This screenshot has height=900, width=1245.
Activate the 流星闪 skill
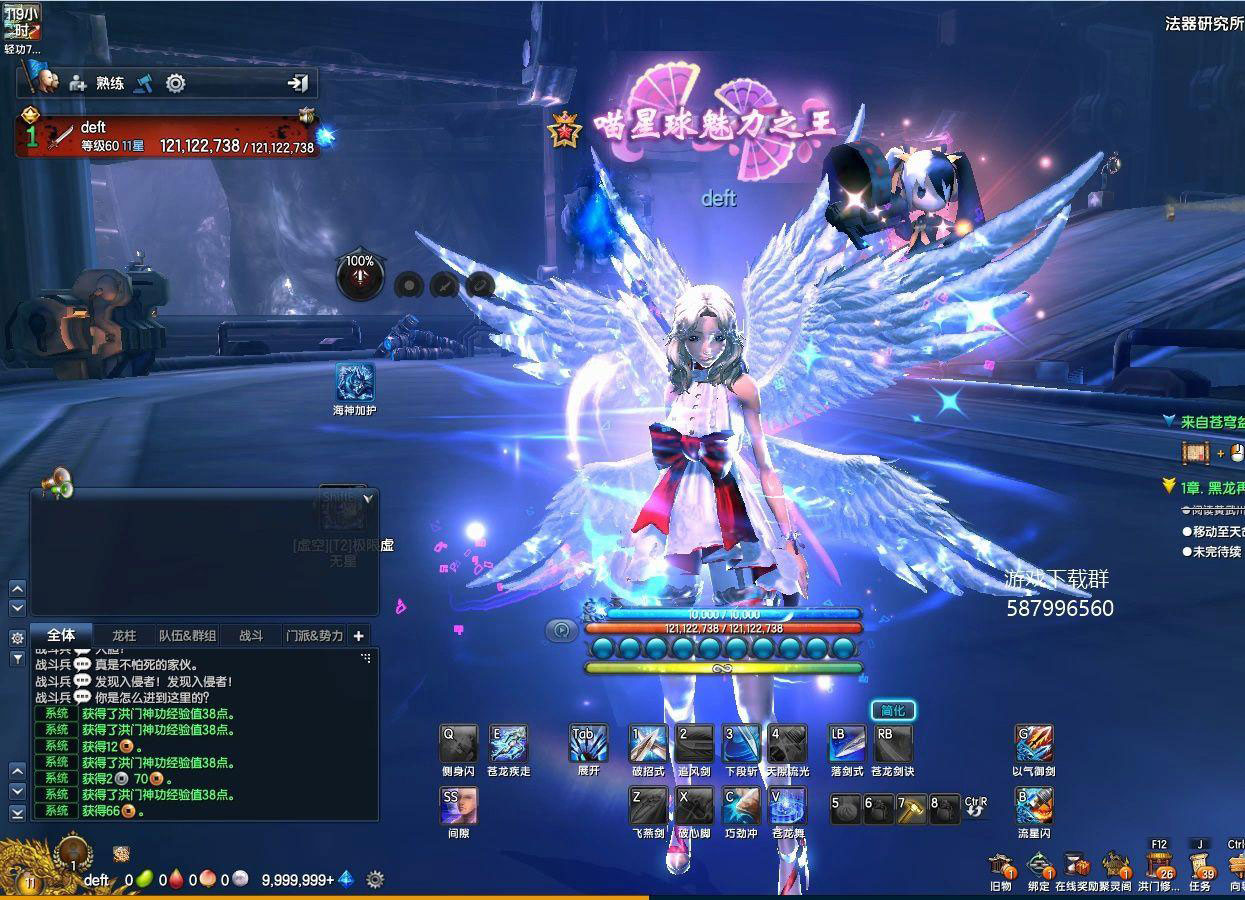point(1034,806)
